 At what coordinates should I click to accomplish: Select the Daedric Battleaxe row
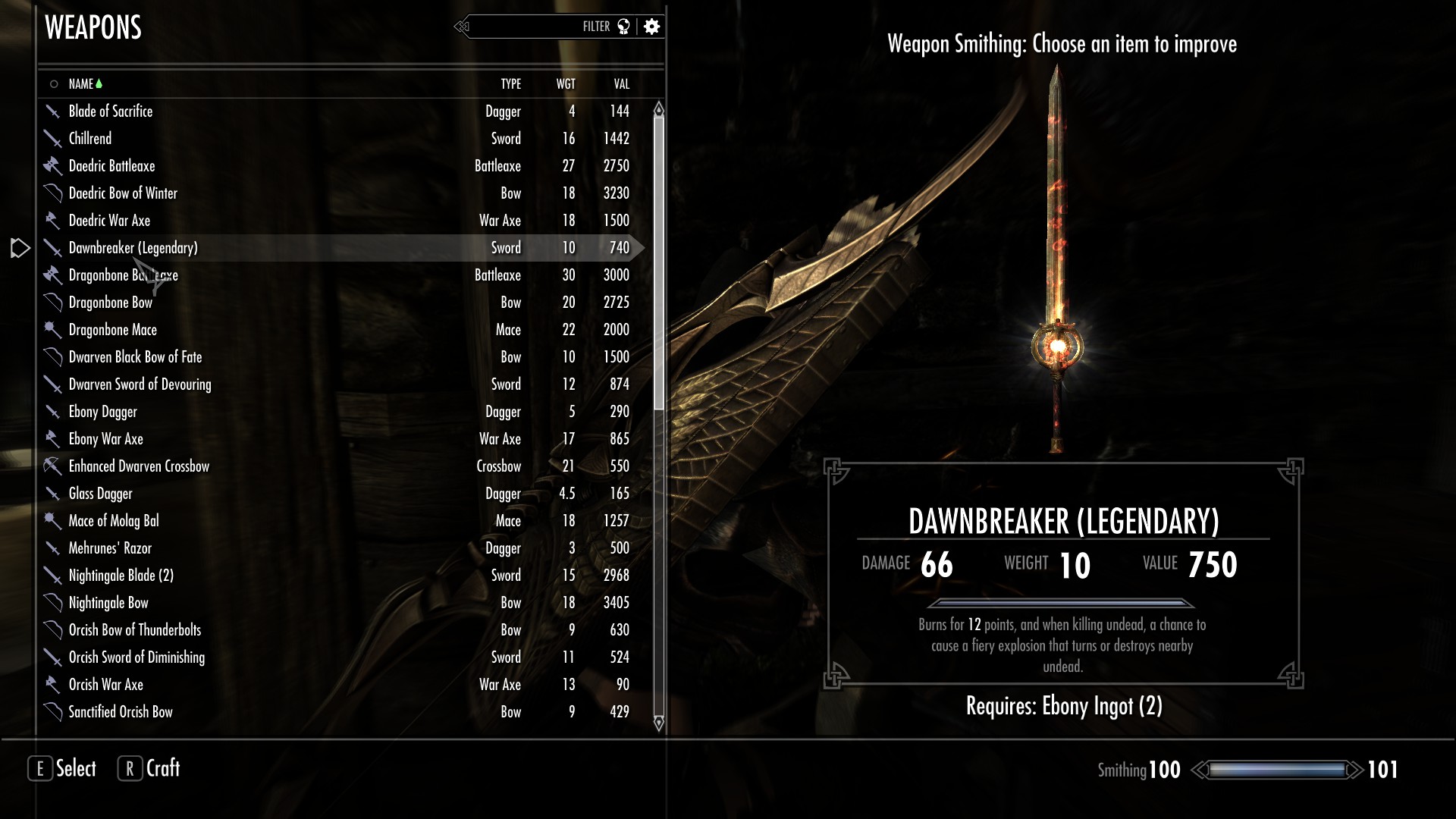111,166
